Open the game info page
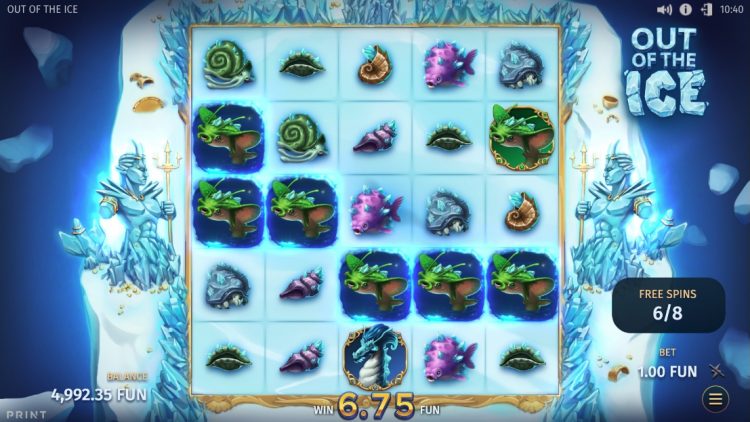This screenshot has width=750, height=422. [x=686, y=9]
